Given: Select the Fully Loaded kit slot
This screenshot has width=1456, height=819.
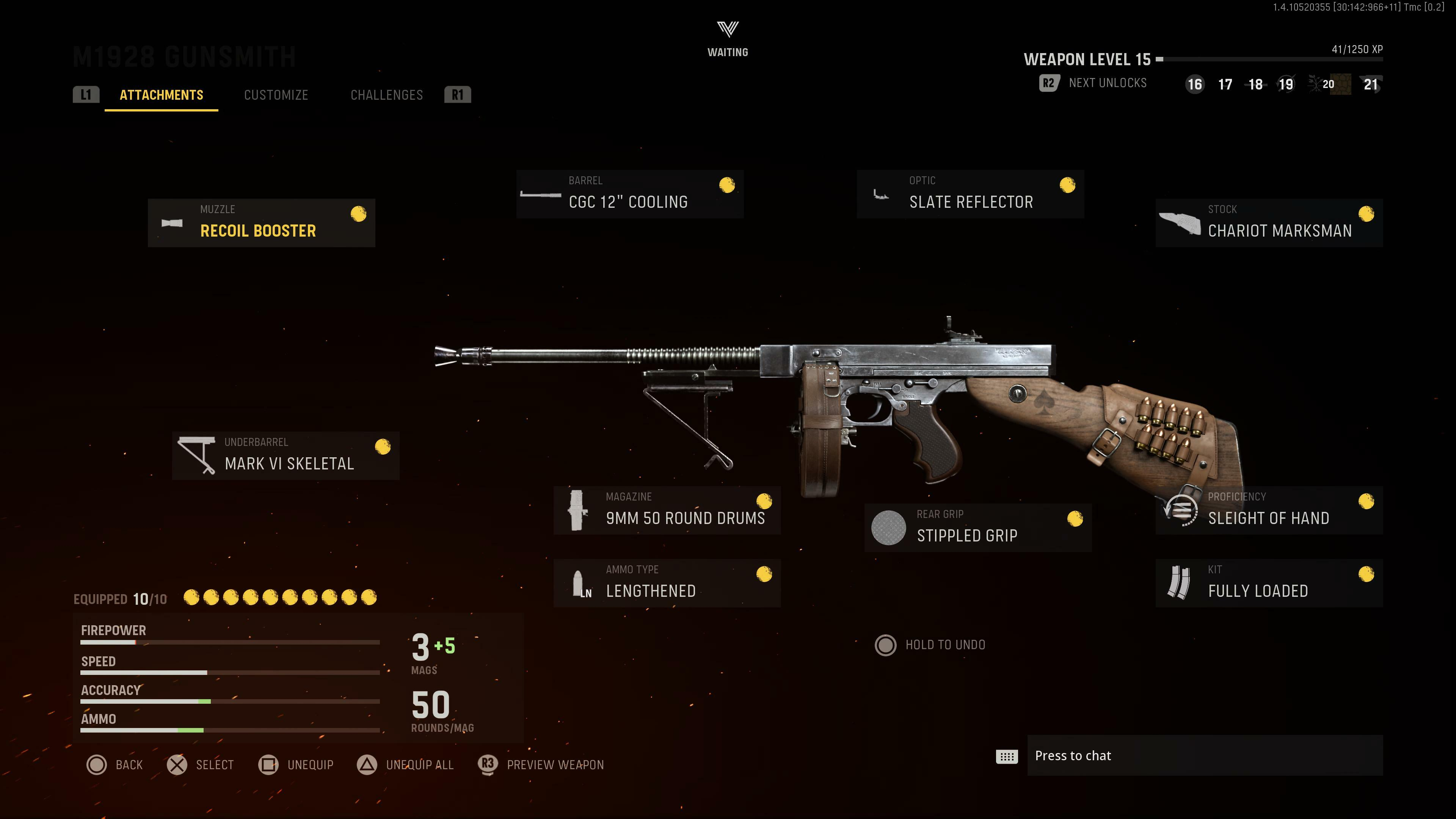Looking at the screenshot, I should click(1269, 583).
